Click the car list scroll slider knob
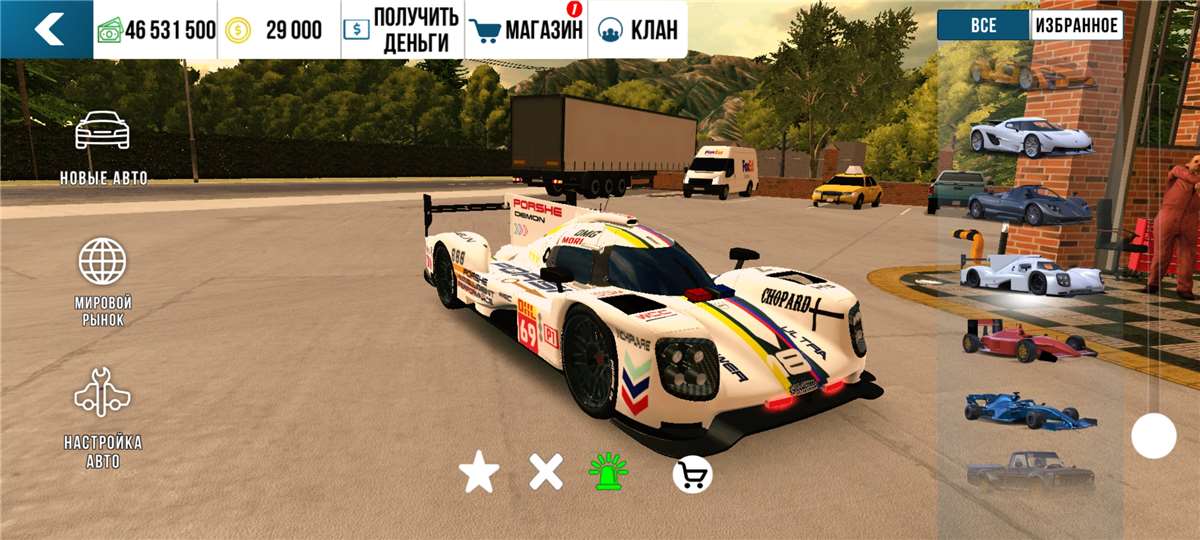The width and height of the screenshot is (1200, 540). [1154, 436]
